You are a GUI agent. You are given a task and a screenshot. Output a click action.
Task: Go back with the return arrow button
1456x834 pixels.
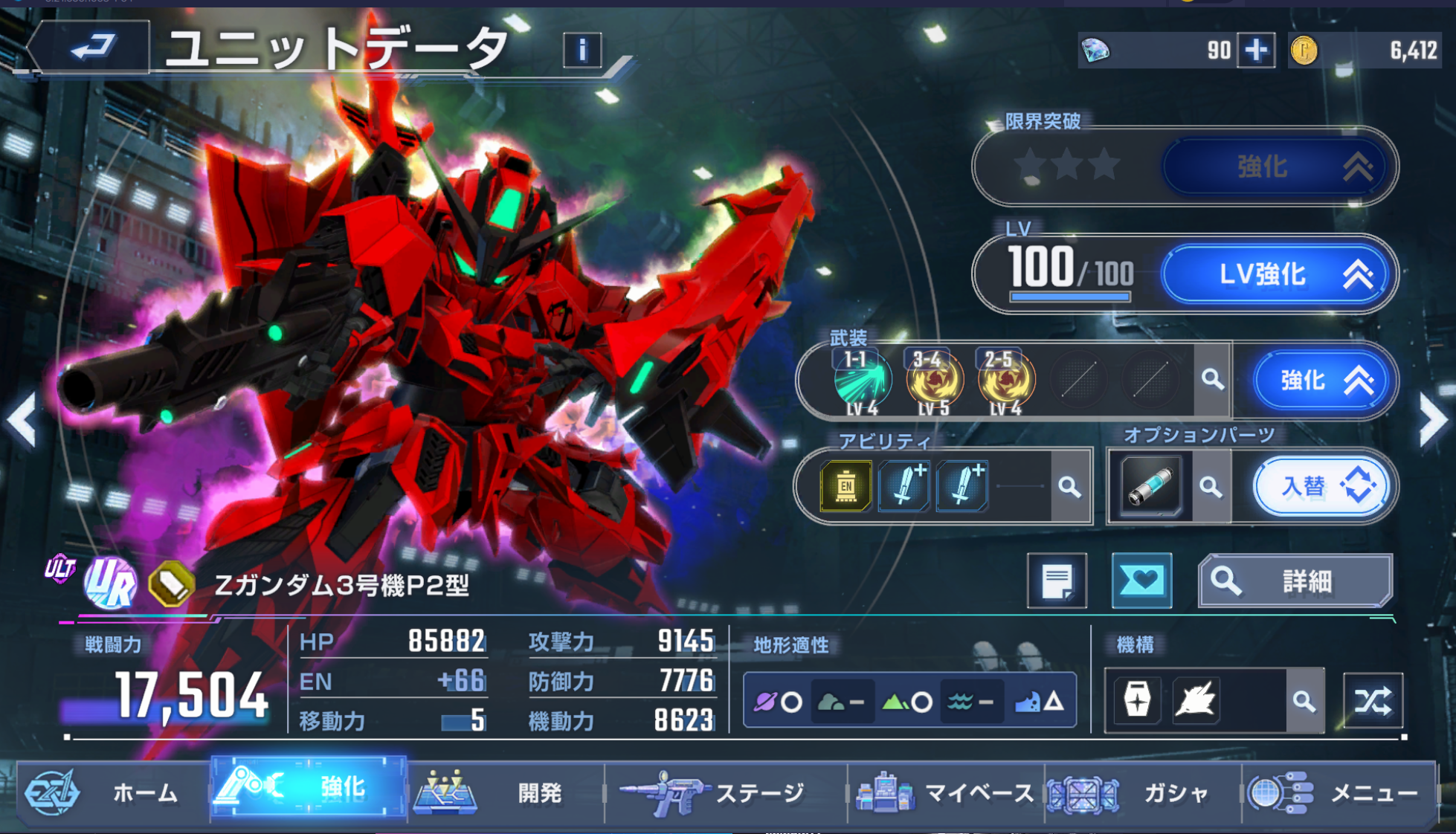[91, 48]
